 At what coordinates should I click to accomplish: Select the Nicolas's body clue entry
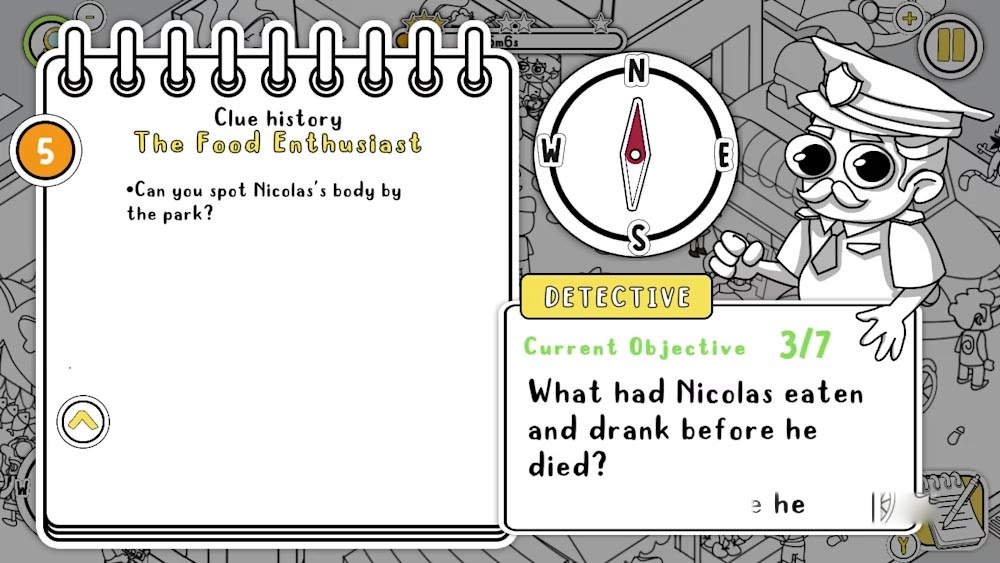pyautogui.click(x=264, y=201)
